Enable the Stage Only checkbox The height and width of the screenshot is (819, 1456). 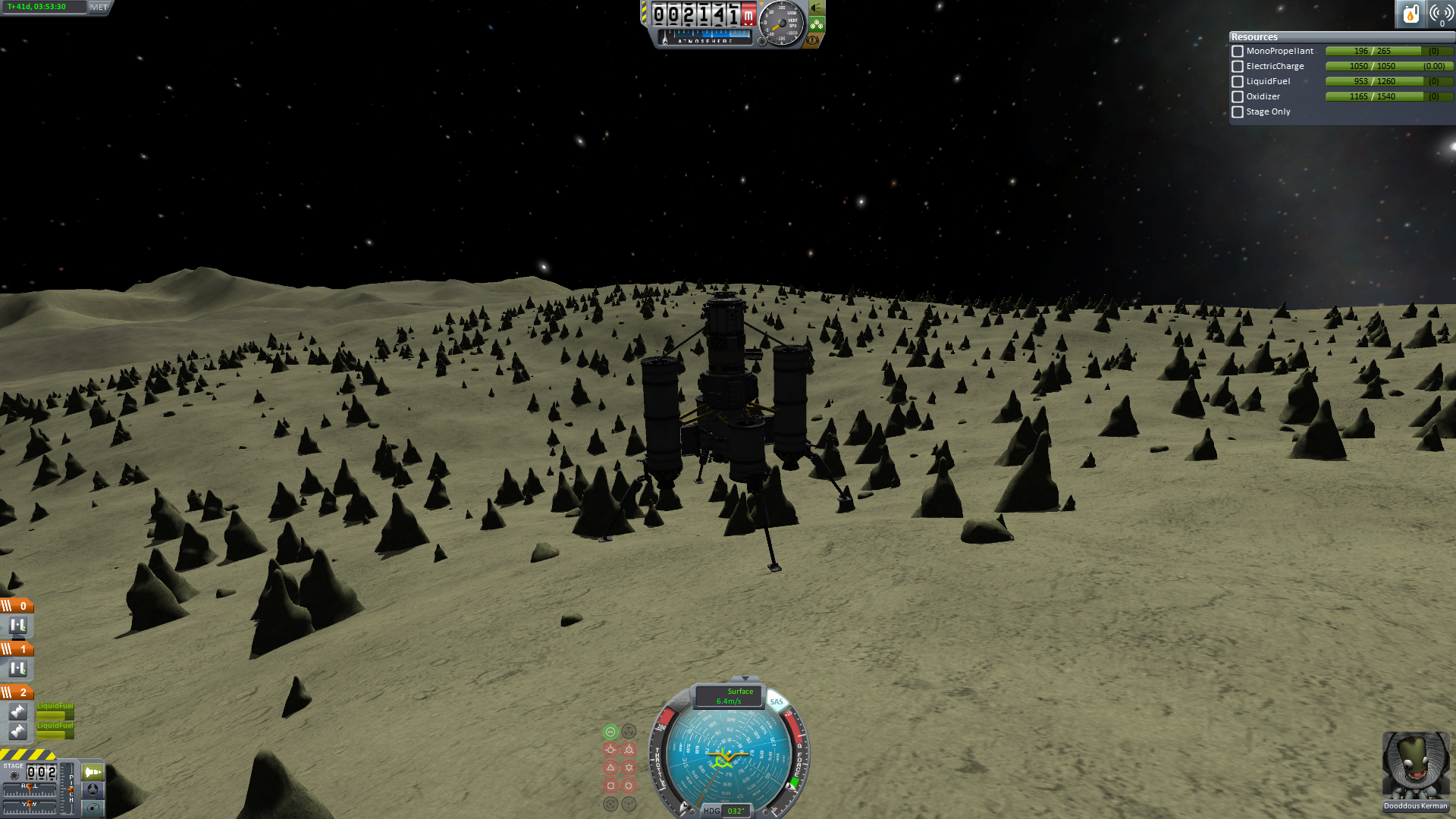pos(1238,112)
